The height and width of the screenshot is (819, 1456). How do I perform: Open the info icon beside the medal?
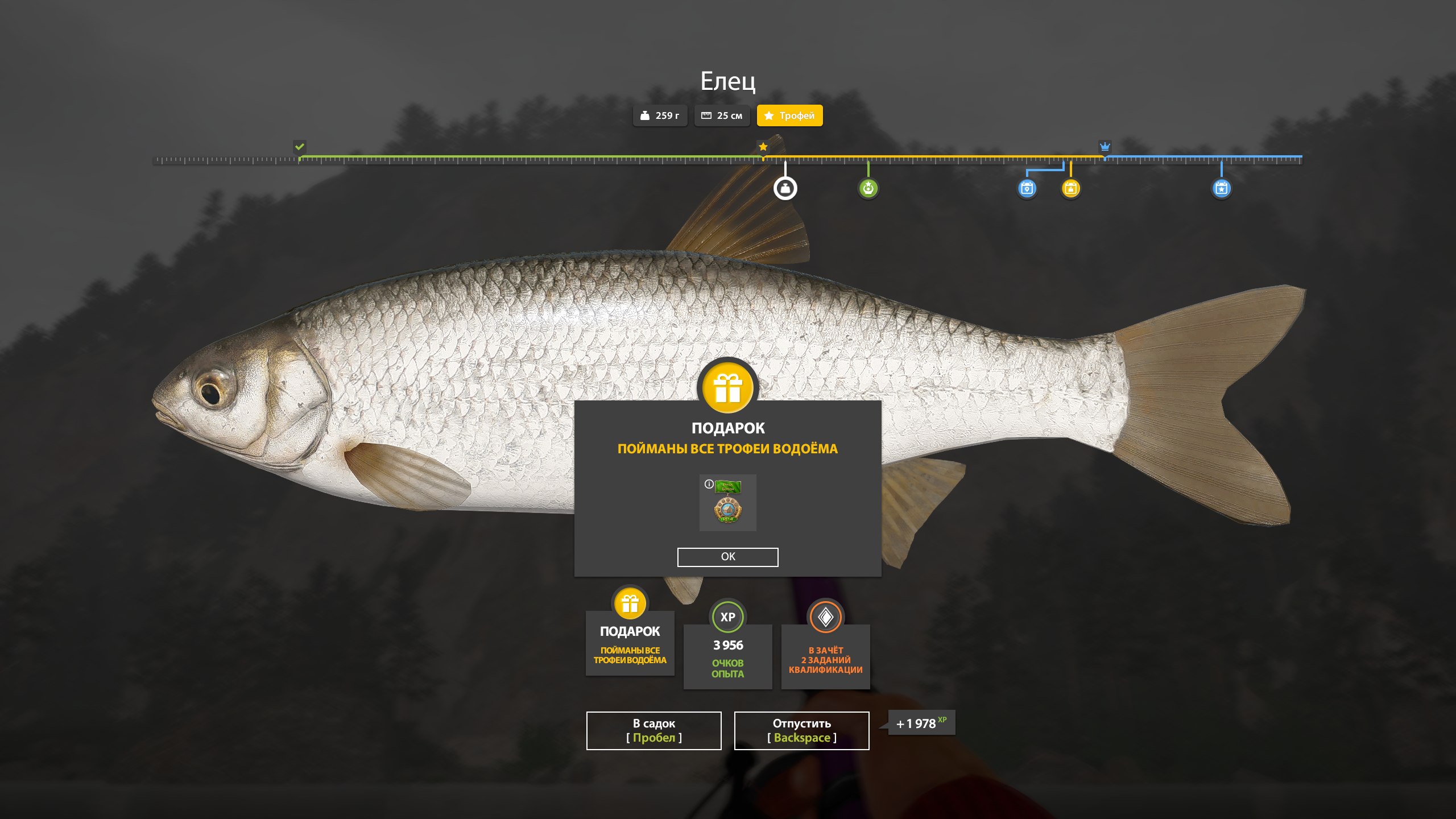709,484
